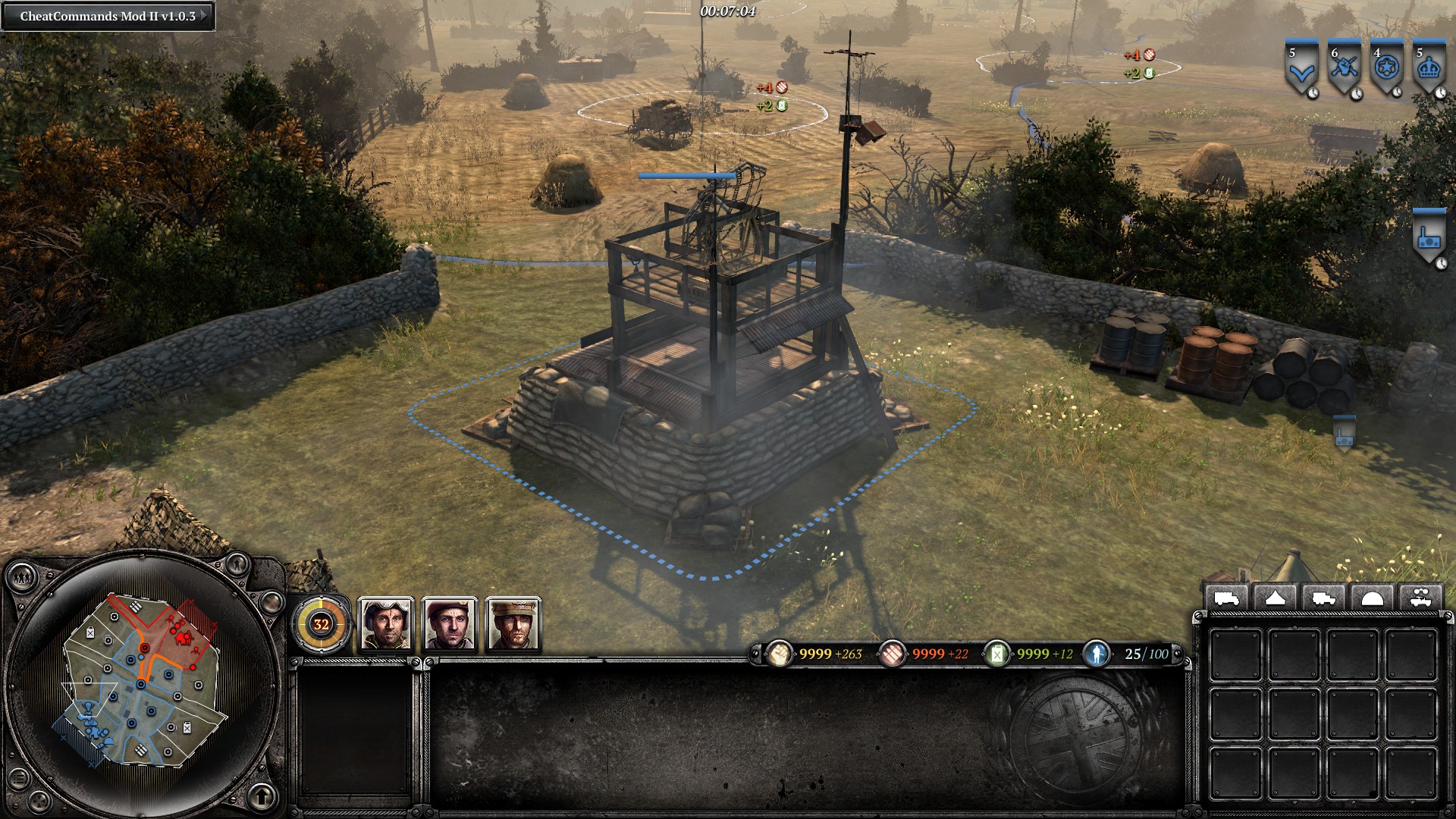This screenshot has width=1456, height=819.
Task: Click the tactical minimap
Action: 143,681
